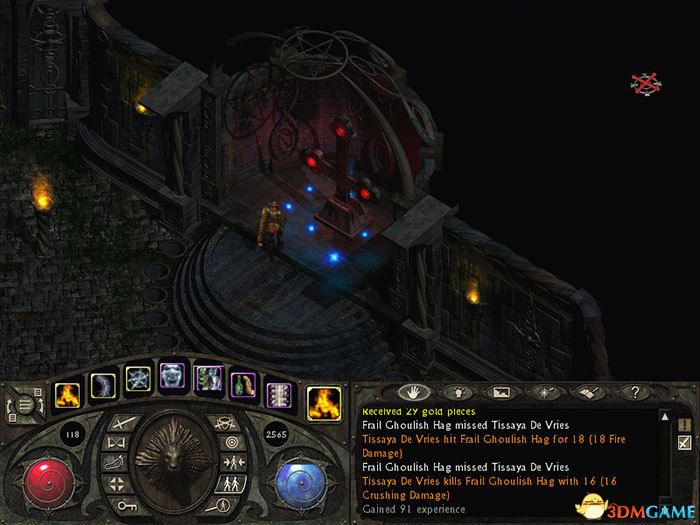This screenshot has width=700, height=525.
Task: Click the large active fire spell icon
Action: [x=322, y=401]
